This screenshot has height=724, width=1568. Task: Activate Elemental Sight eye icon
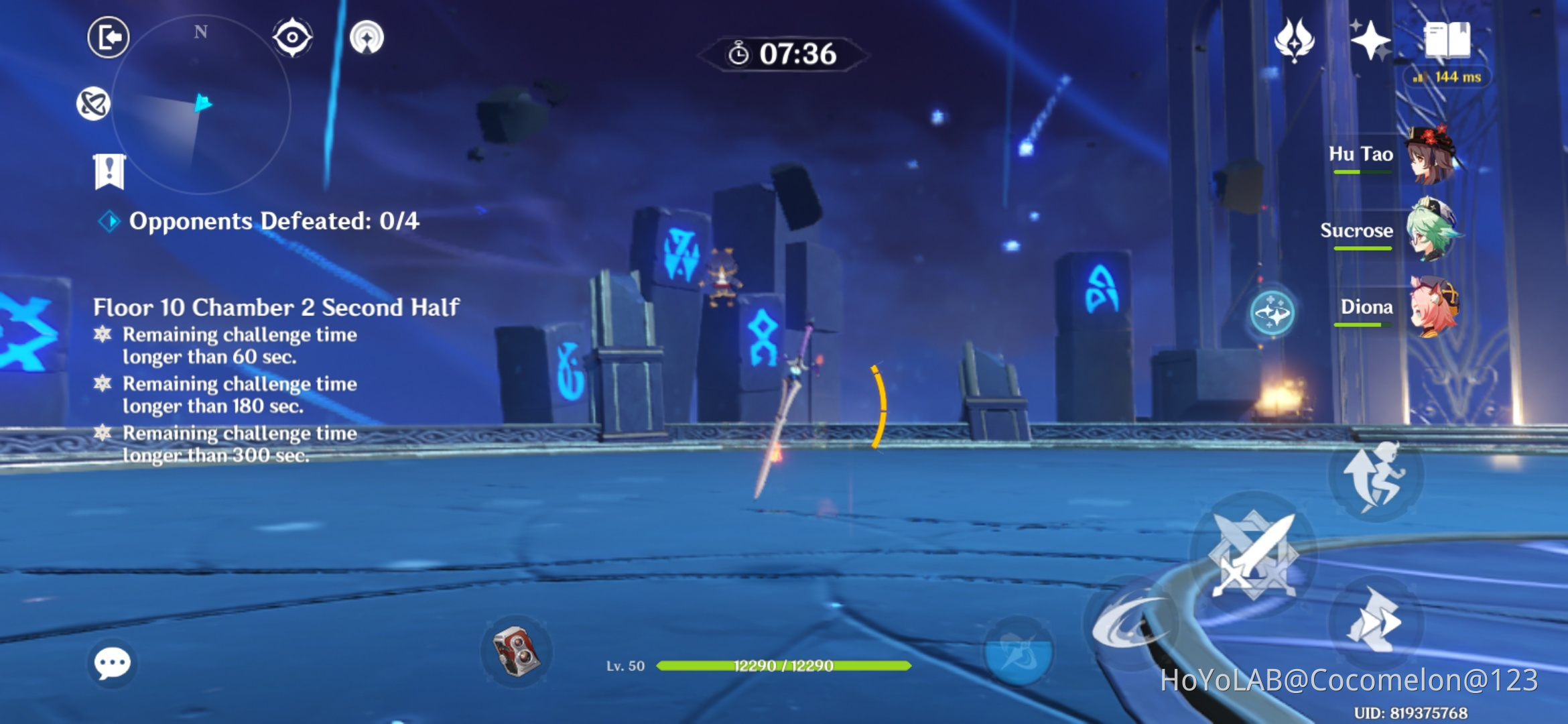click(x=291, y=38)
